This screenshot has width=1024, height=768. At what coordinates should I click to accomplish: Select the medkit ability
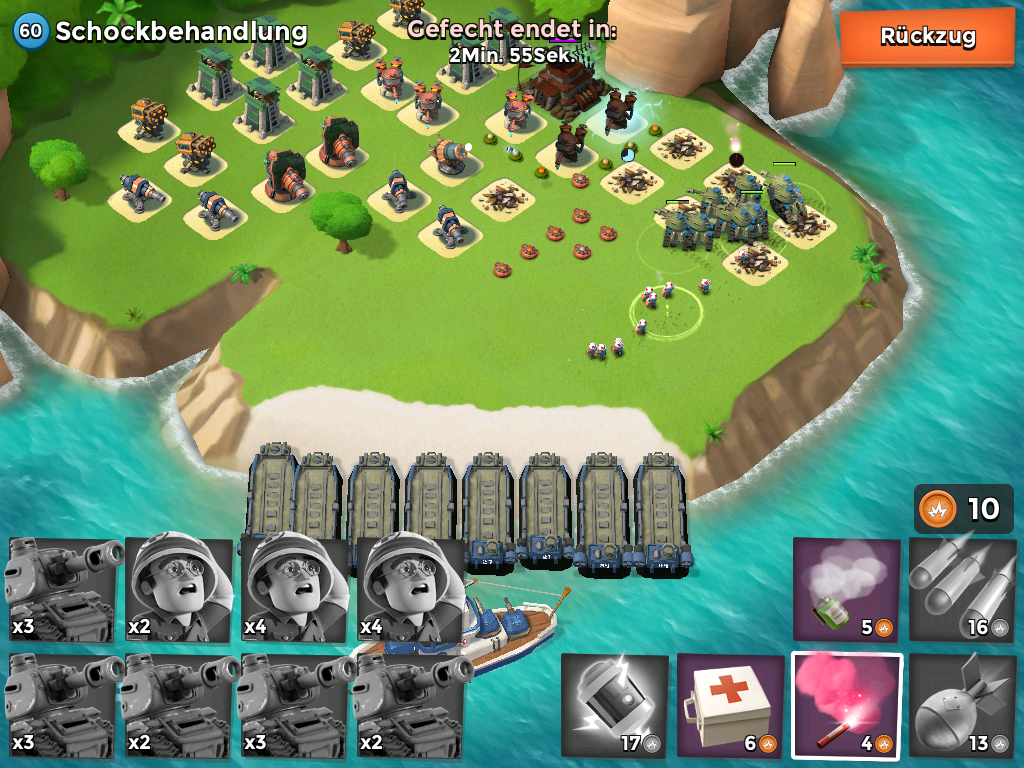click(x=730, y=705)
